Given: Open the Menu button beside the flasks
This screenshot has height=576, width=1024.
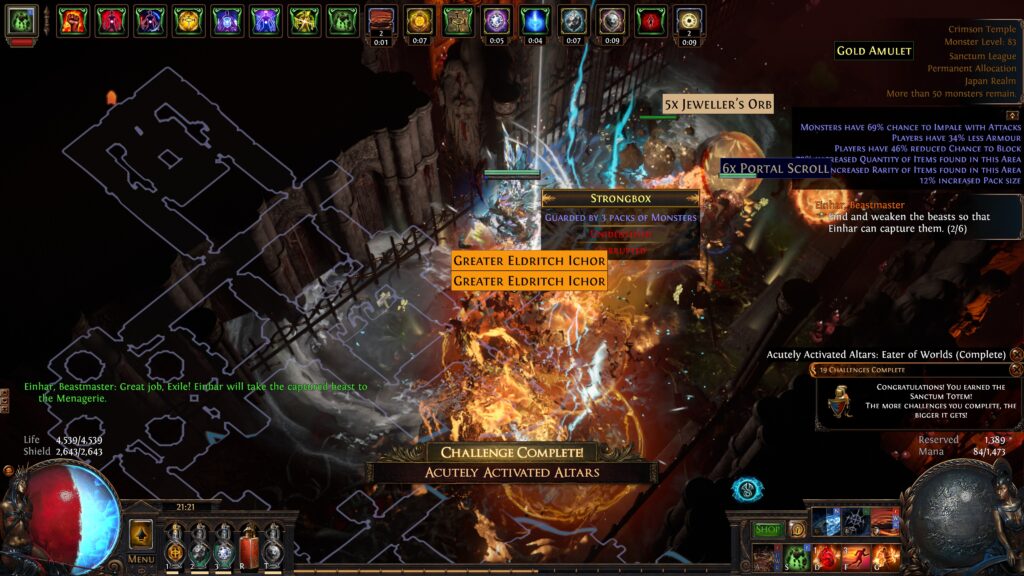Looking at the screenshot, I should (x=141, y=559).
